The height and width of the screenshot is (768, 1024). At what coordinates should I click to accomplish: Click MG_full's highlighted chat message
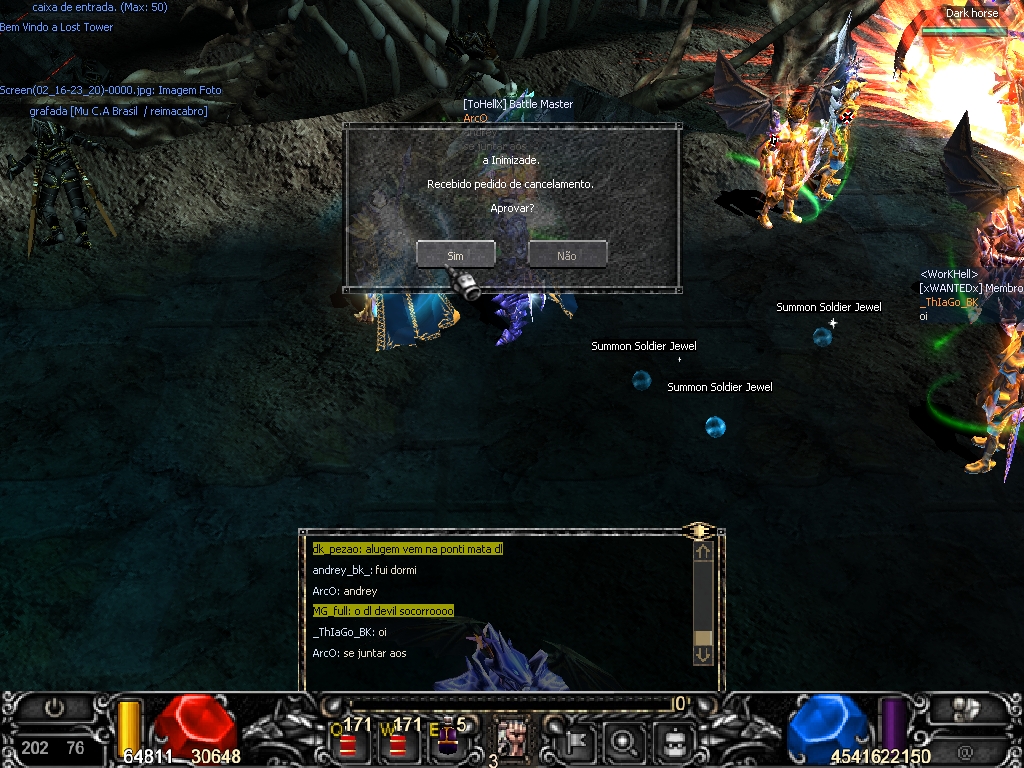[x=383, y=611]
